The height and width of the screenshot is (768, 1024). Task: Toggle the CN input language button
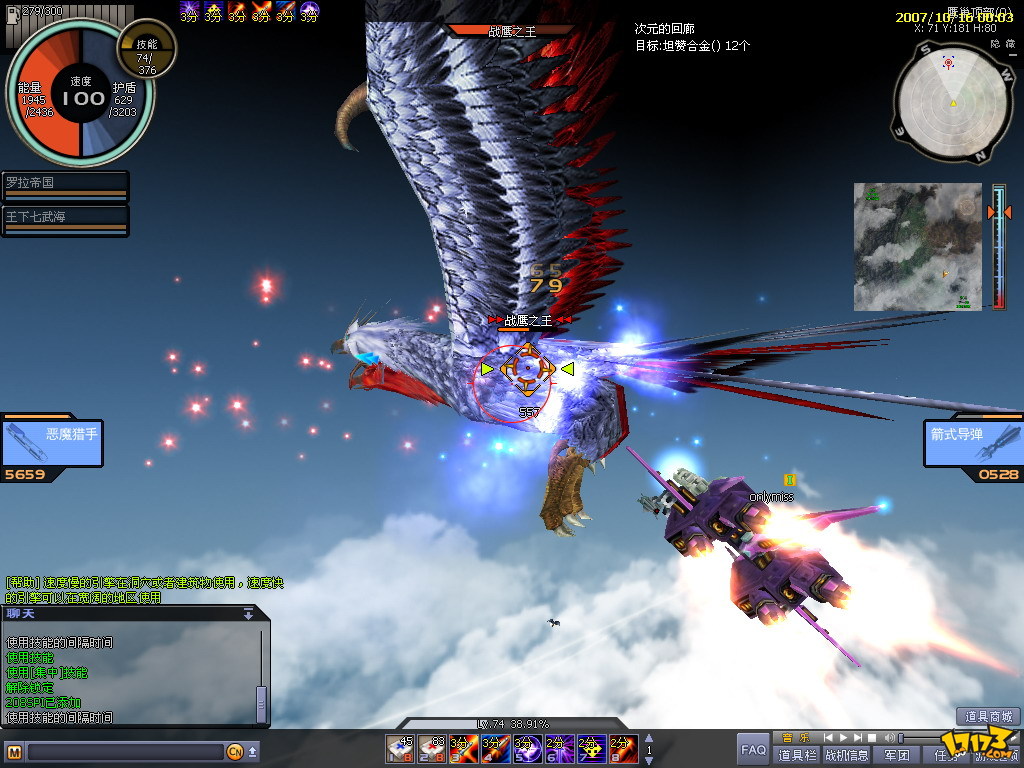tap(235, 751)
